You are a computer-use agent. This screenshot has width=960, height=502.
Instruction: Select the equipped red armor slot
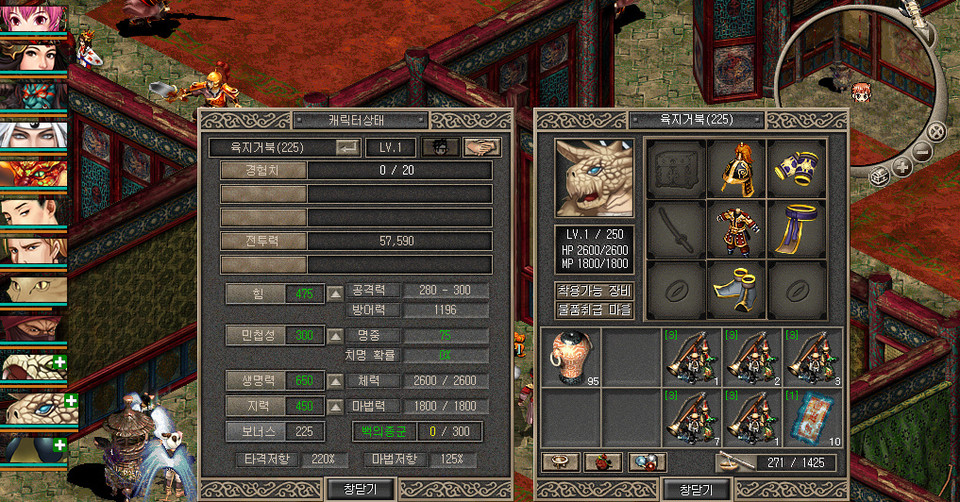(737, 229)
